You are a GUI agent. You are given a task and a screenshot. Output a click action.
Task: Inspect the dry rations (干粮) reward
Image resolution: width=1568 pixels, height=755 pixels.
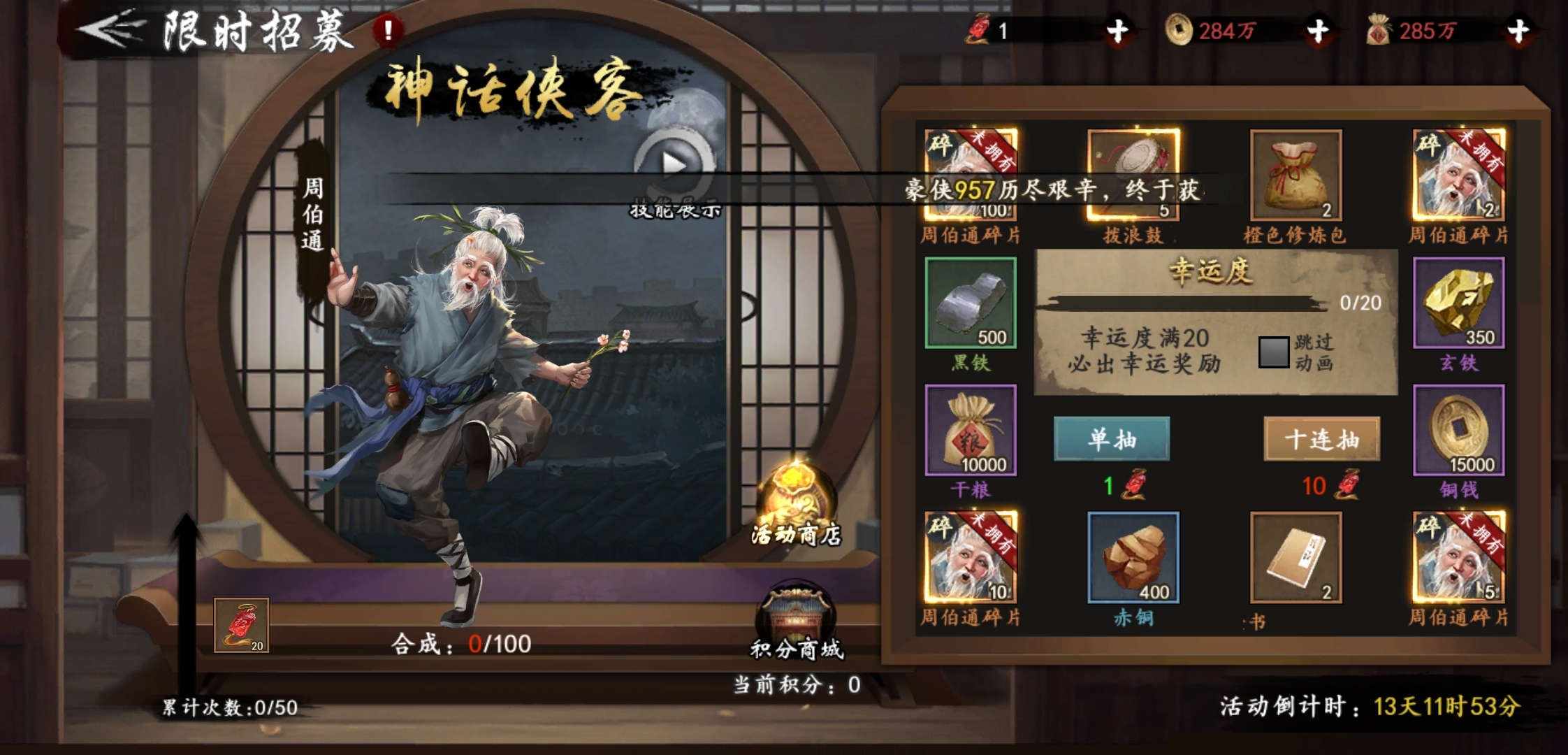click(971, 431)
